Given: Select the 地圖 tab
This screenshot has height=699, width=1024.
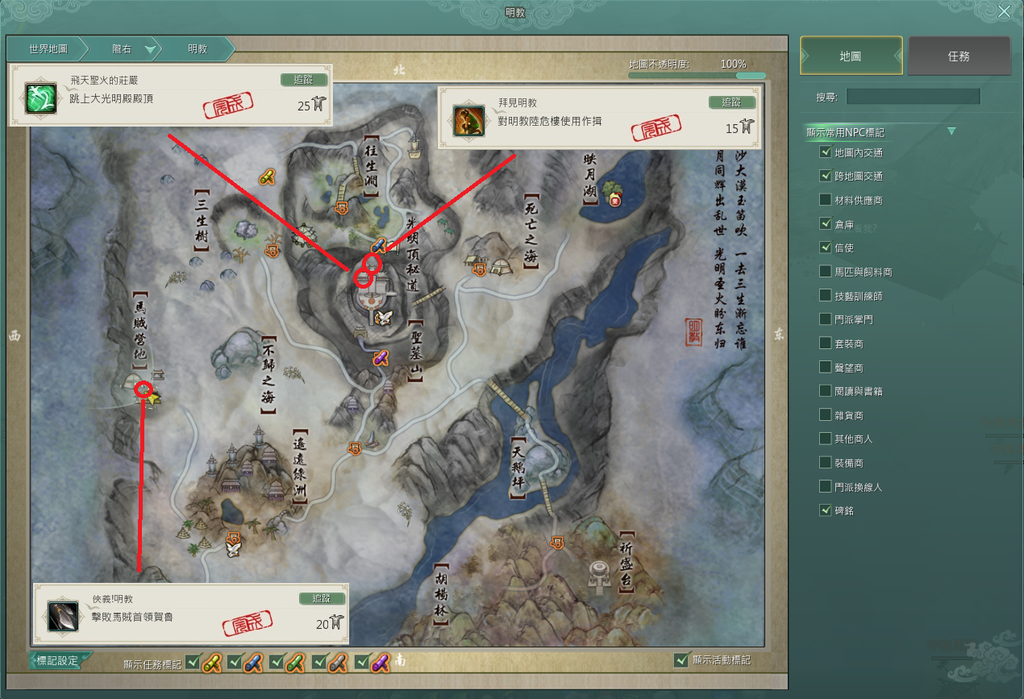Looking at the screenshot, I should 851,56.
